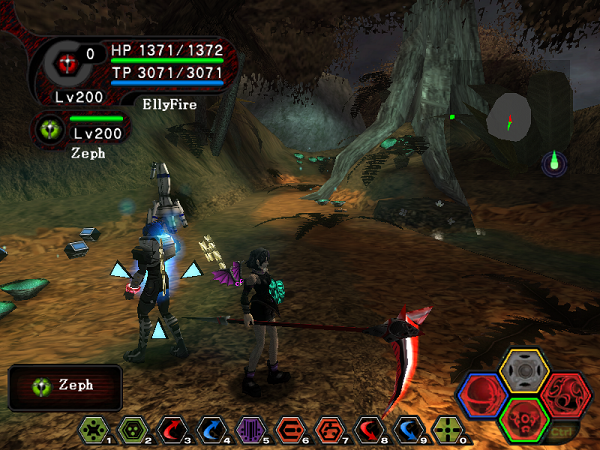The height and width of the screenshot is (450, 600).
Task: Choose the purple barred icon in slot 5
Action: tap(250, 429)
